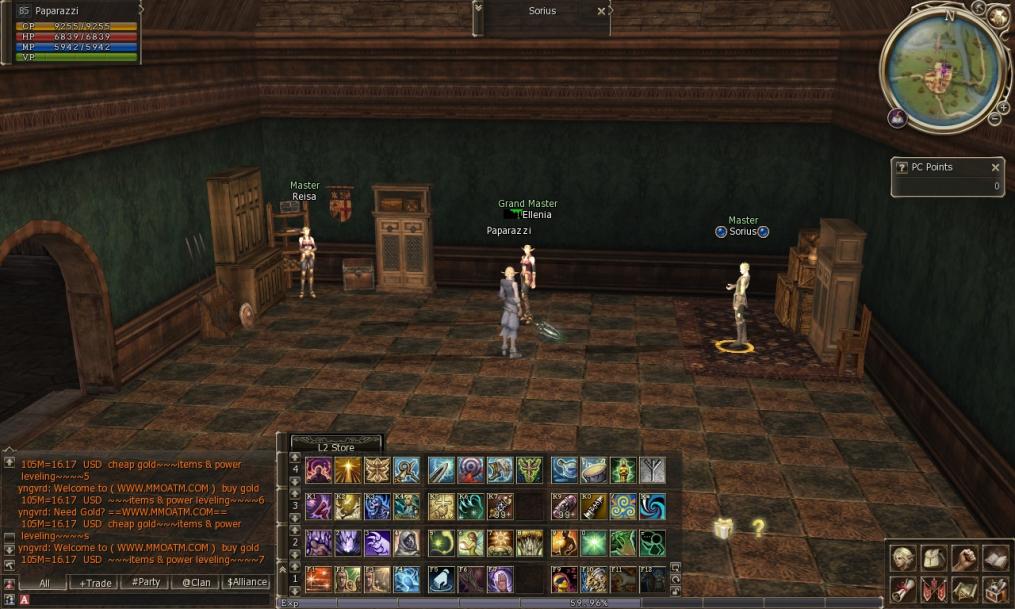Viewport: 1015px width, 609px height.
Task: Select the #Party chat tab
Action: tap(147, 582)
